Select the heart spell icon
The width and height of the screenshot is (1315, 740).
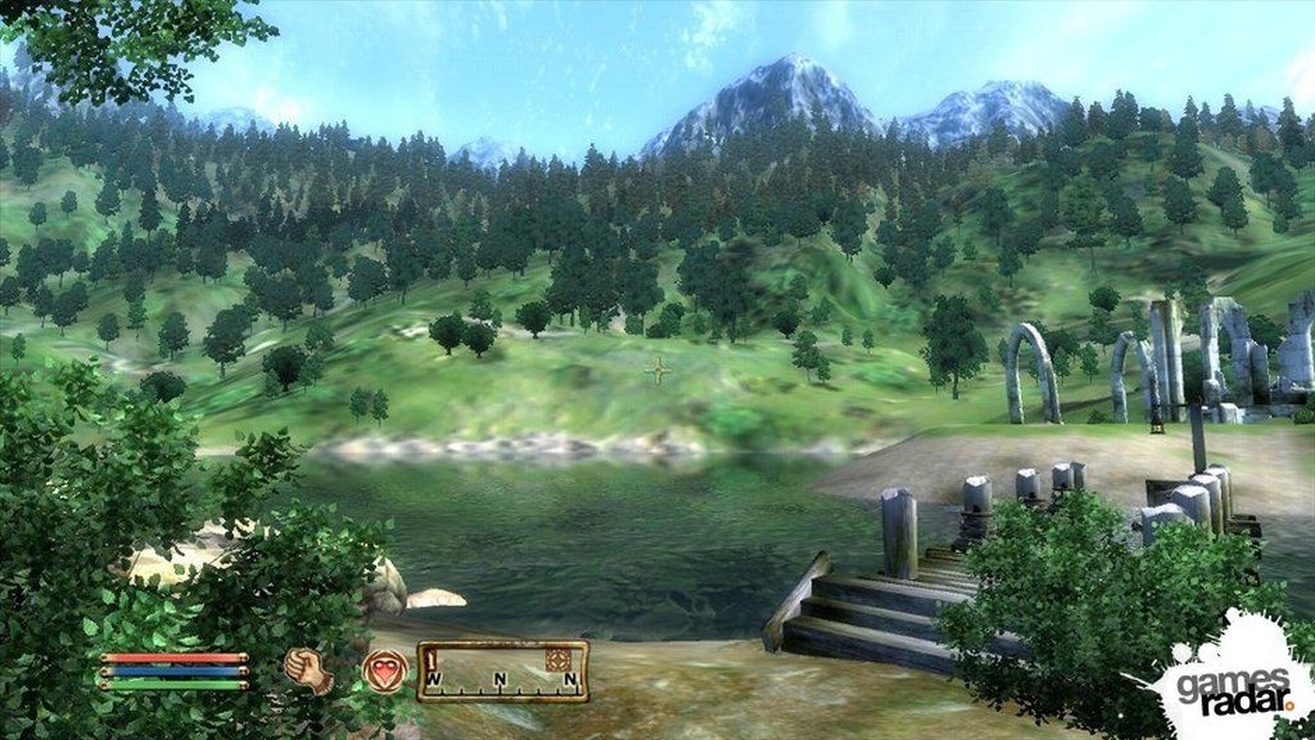point(385,670)
